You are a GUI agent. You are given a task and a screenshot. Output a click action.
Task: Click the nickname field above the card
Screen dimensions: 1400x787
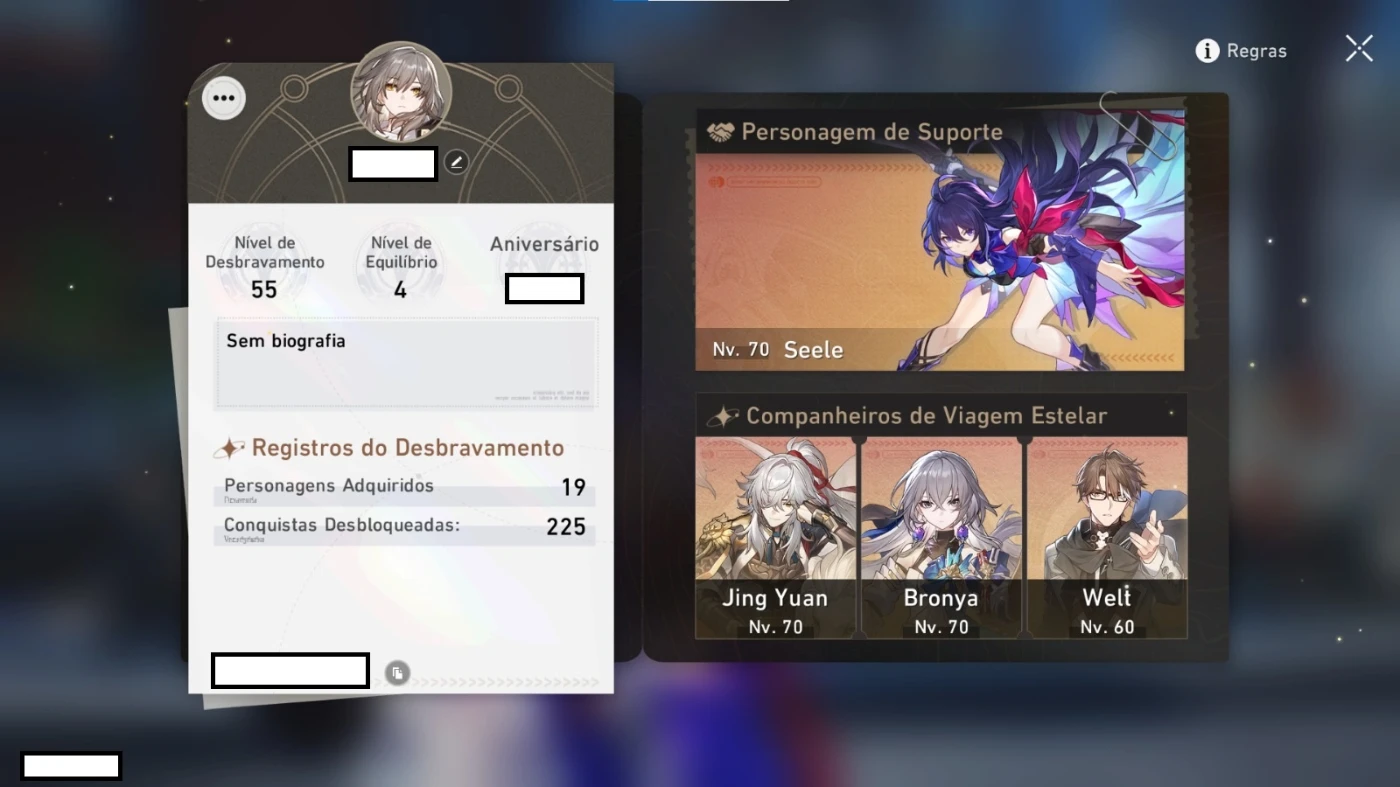[392, 163]
